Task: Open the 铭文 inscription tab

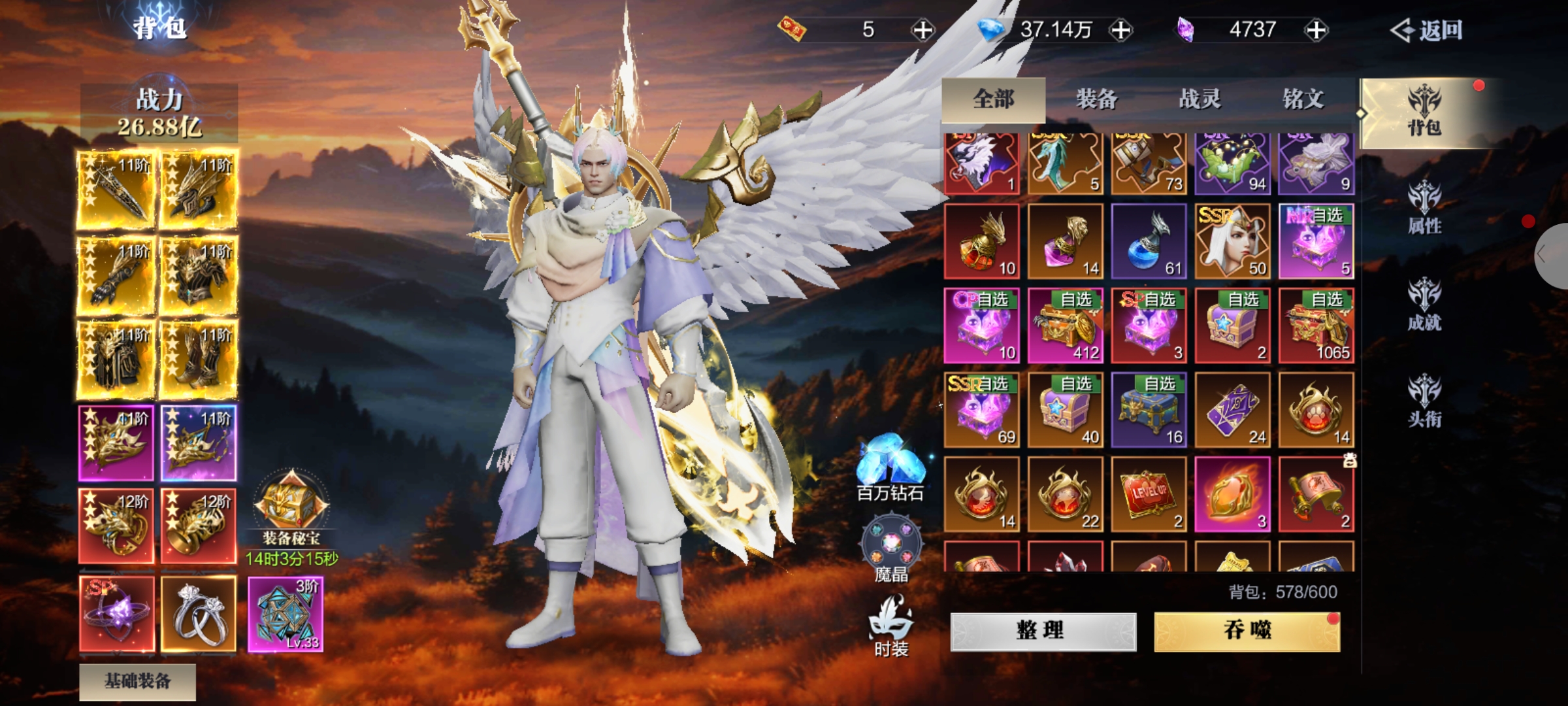Action: tap(1303, 99)
